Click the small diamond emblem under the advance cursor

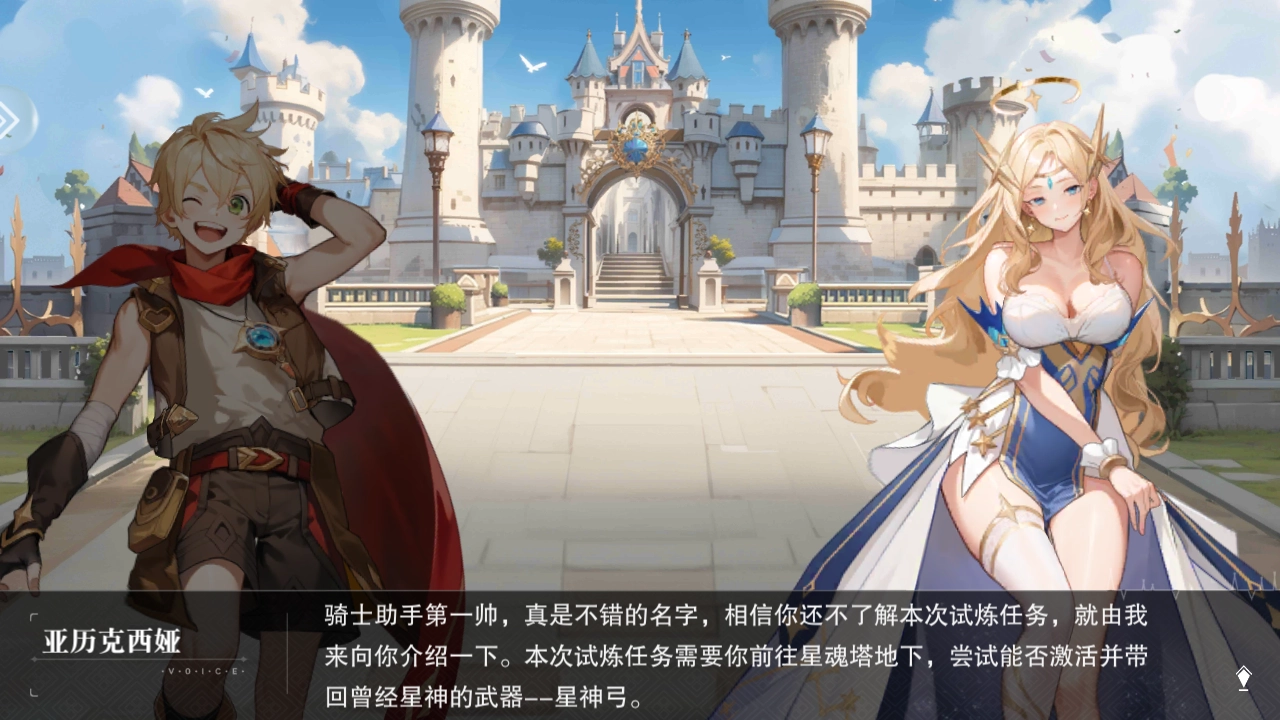(1243, 688)
